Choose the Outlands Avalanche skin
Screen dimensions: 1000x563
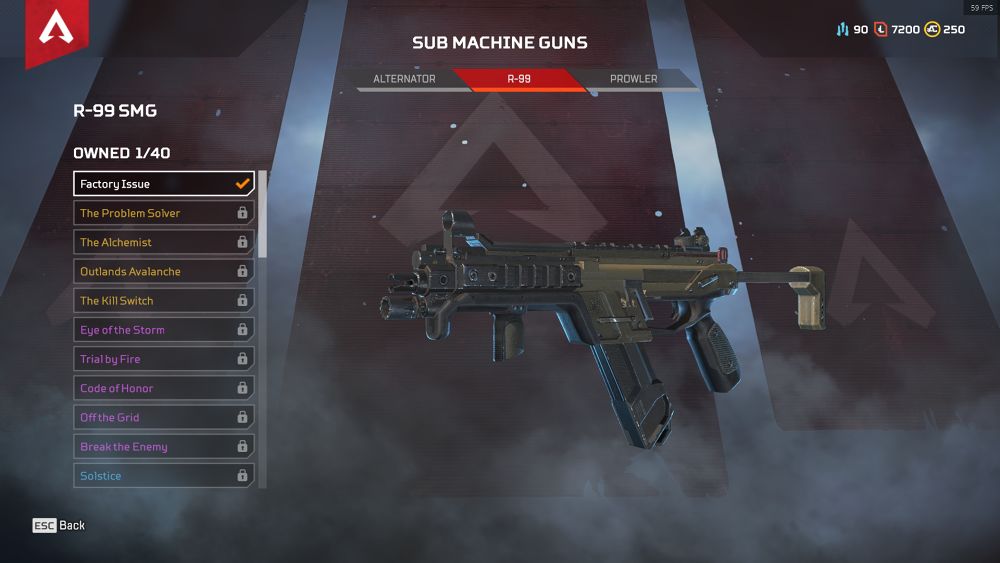click(x=164, y=271)
